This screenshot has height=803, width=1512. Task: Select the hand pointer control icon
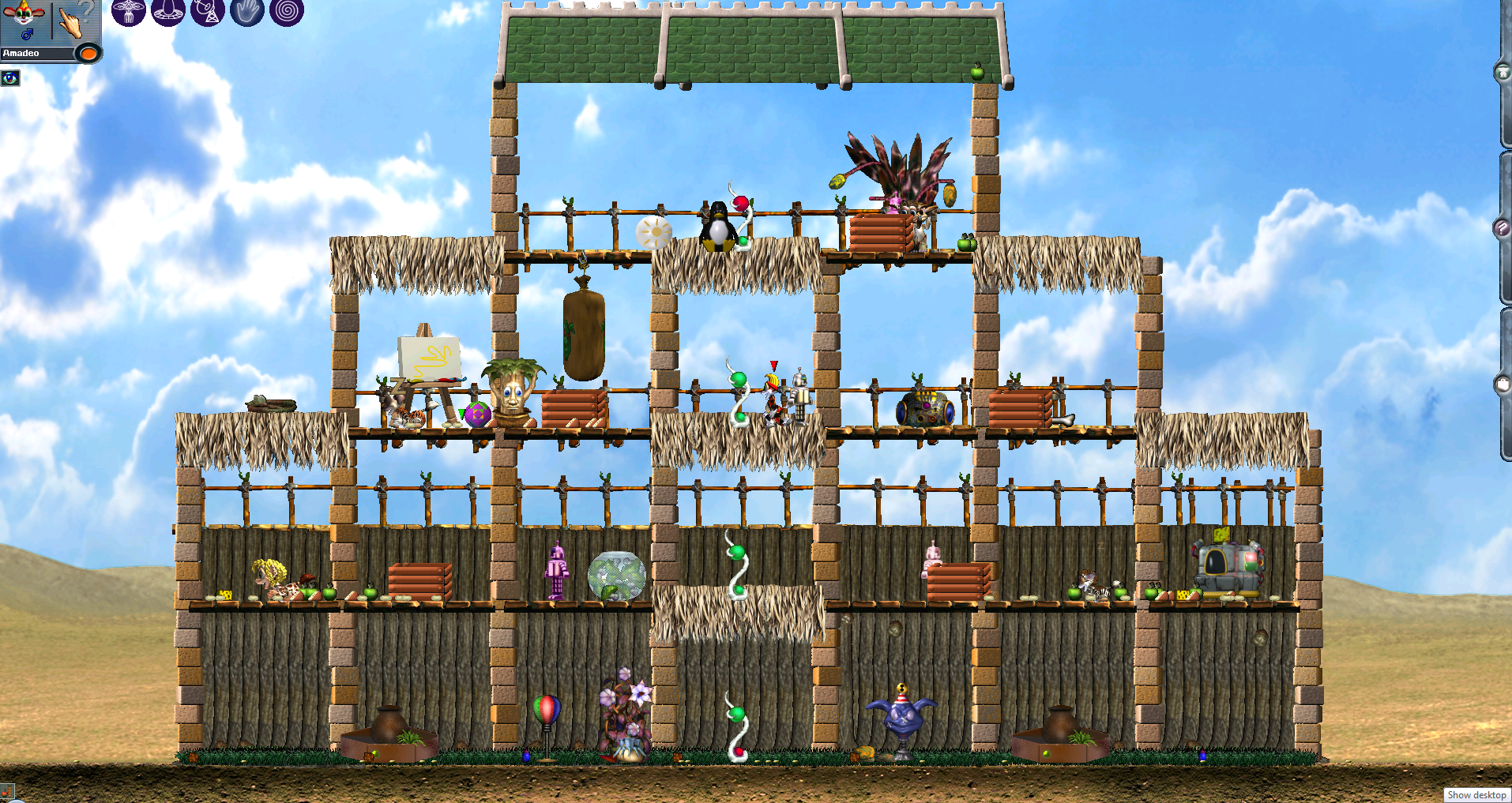pos(71,20)
